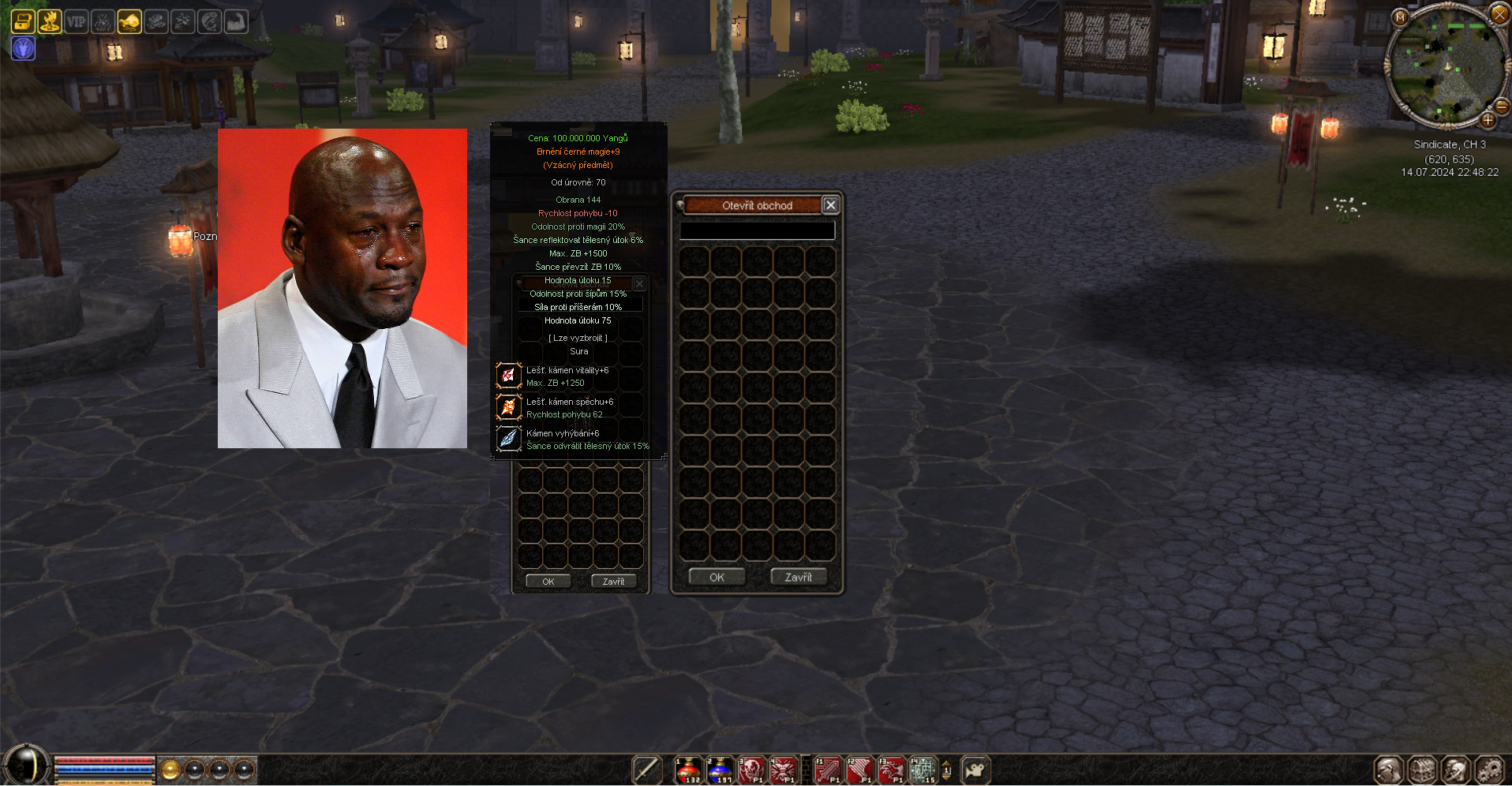This screenshot has height=786, width=1512.
Task: Open the gear settings menu
Action: [x=1489, y=769]
